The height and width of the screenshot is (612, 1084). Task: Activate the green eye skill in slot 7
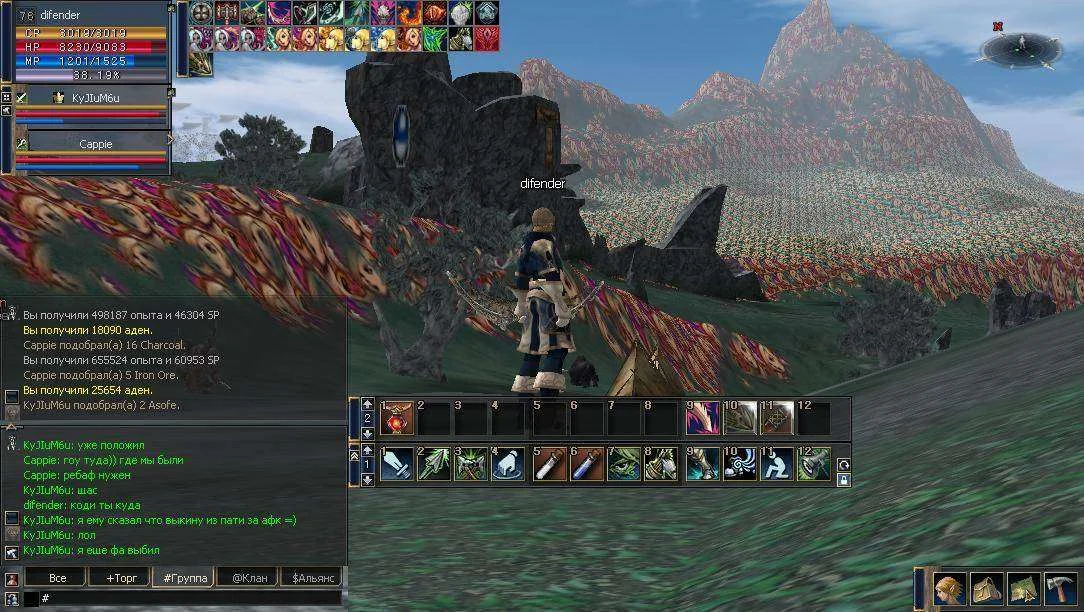pyautogui.click(x=625, y=464)
